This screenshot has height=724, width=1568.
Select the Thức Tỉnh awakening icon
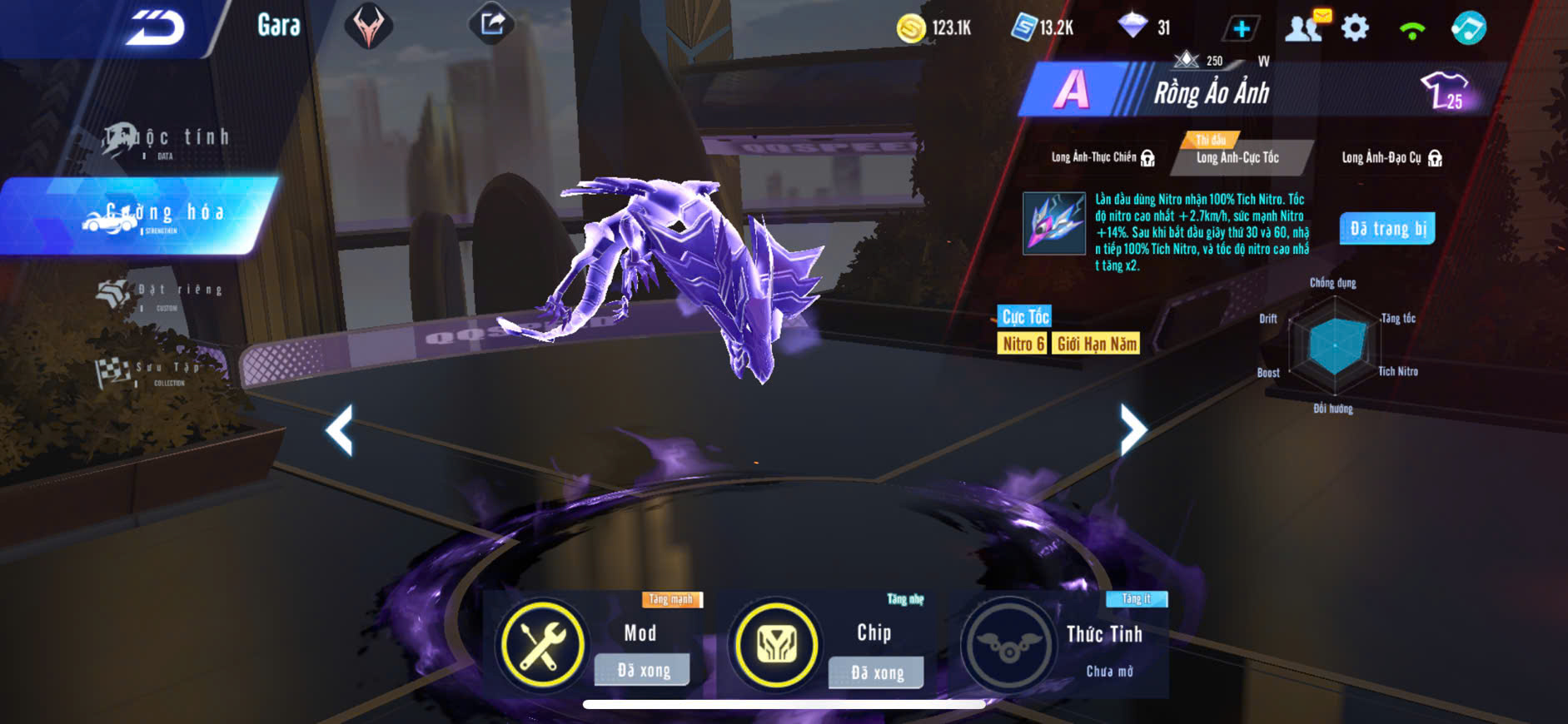[x=1008, y=645]
